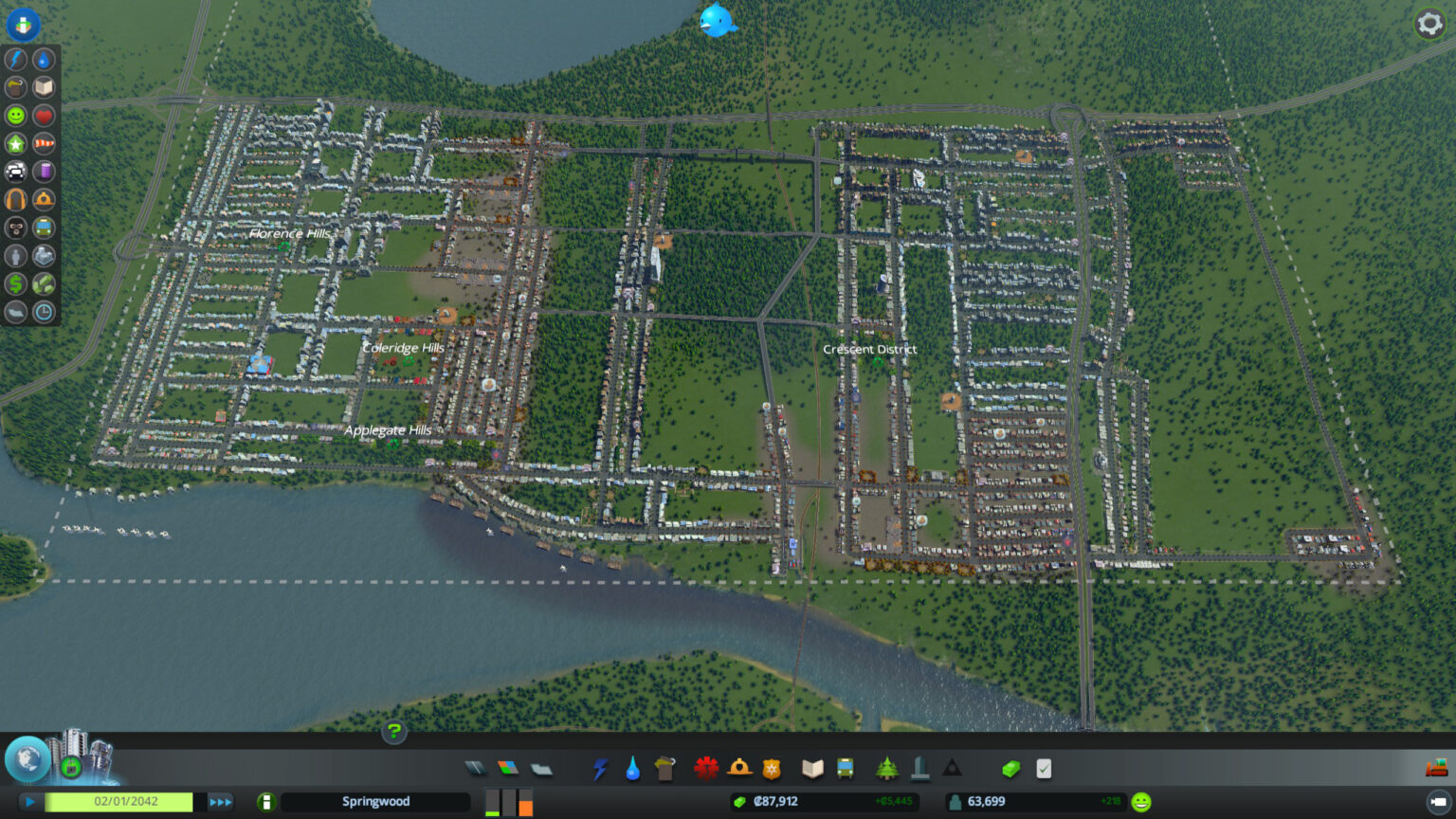Open the Zoning menu

(505, 770)
